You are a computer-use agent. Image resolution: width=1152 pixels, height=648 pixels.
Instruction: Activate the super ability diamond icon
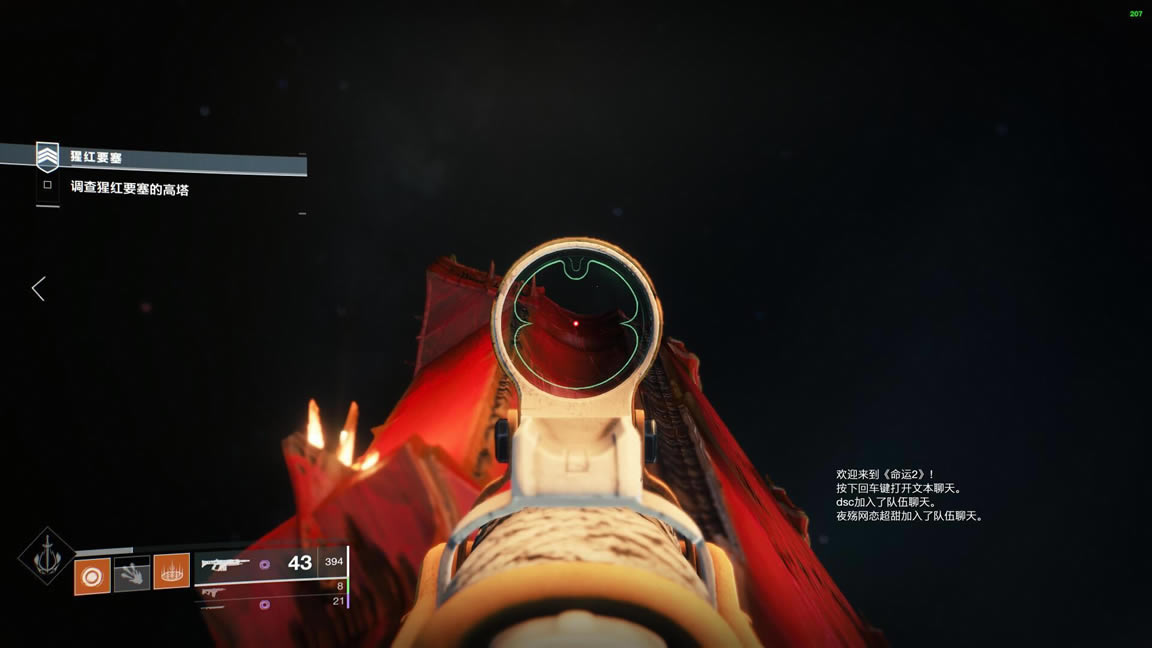point(46,556)
